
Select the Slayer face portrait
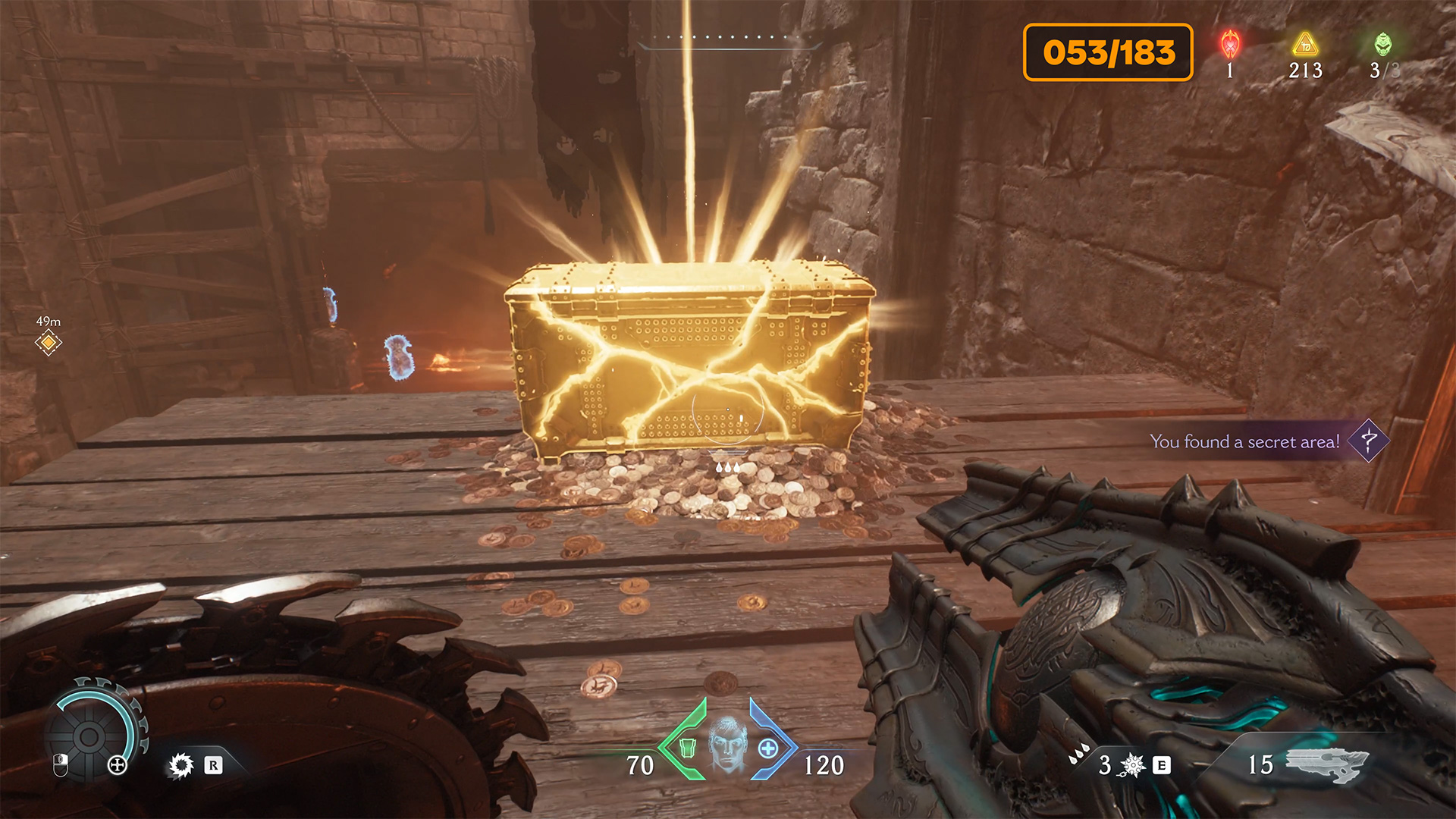pyautogui.click(x=728, y=743)
